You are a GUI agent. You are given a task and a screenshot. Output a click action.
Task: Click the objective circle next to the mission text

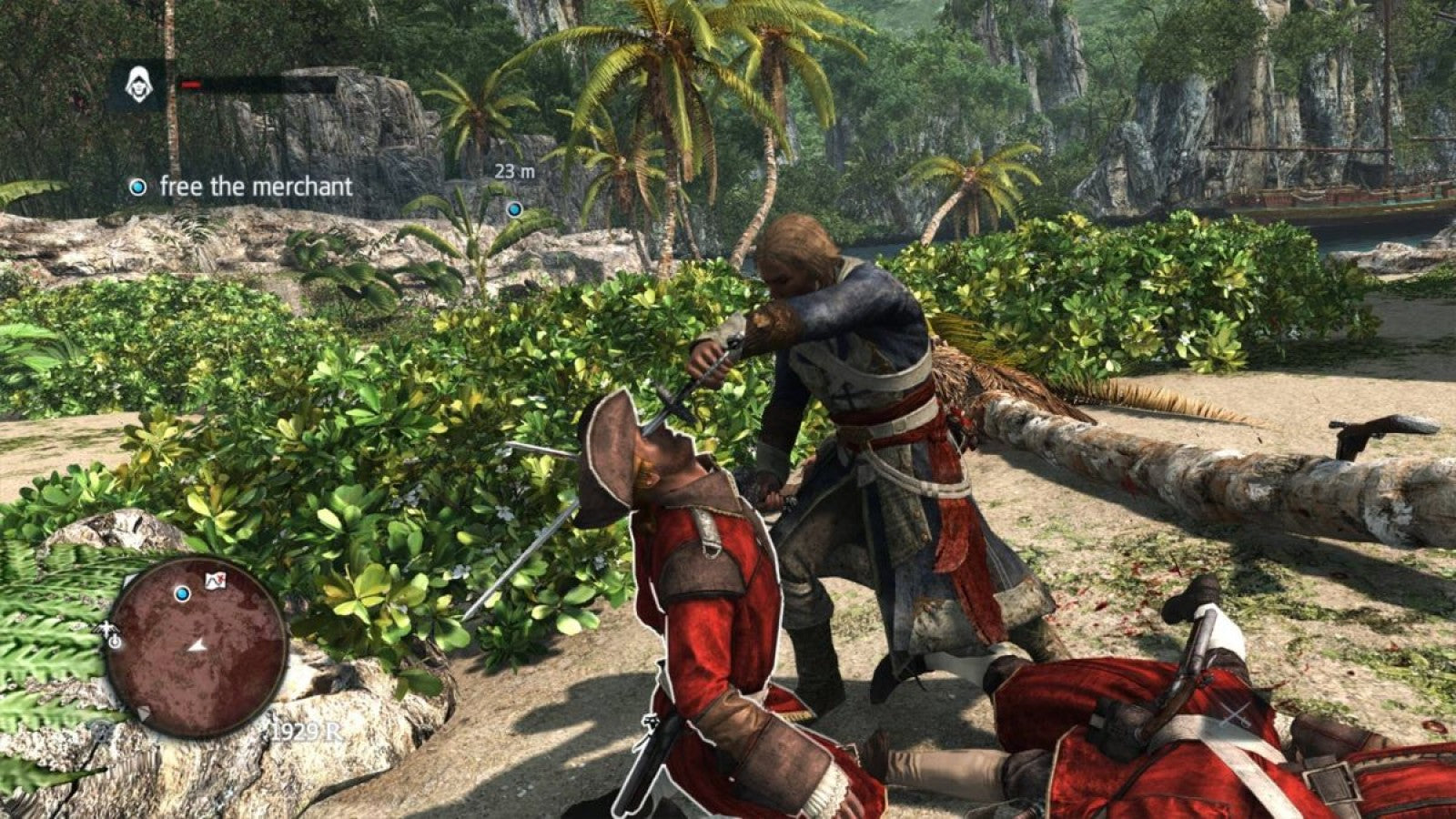pyautogui.click(x=137, y=187)
